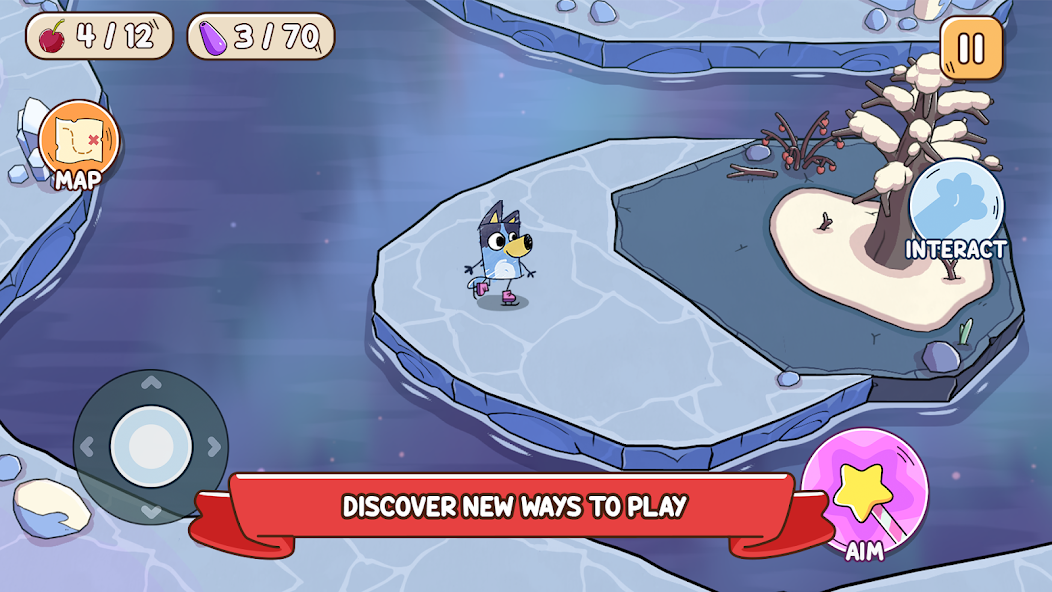Click the virtual joystick center knob
Screen dimensions: 1052x592
(150, 446)
